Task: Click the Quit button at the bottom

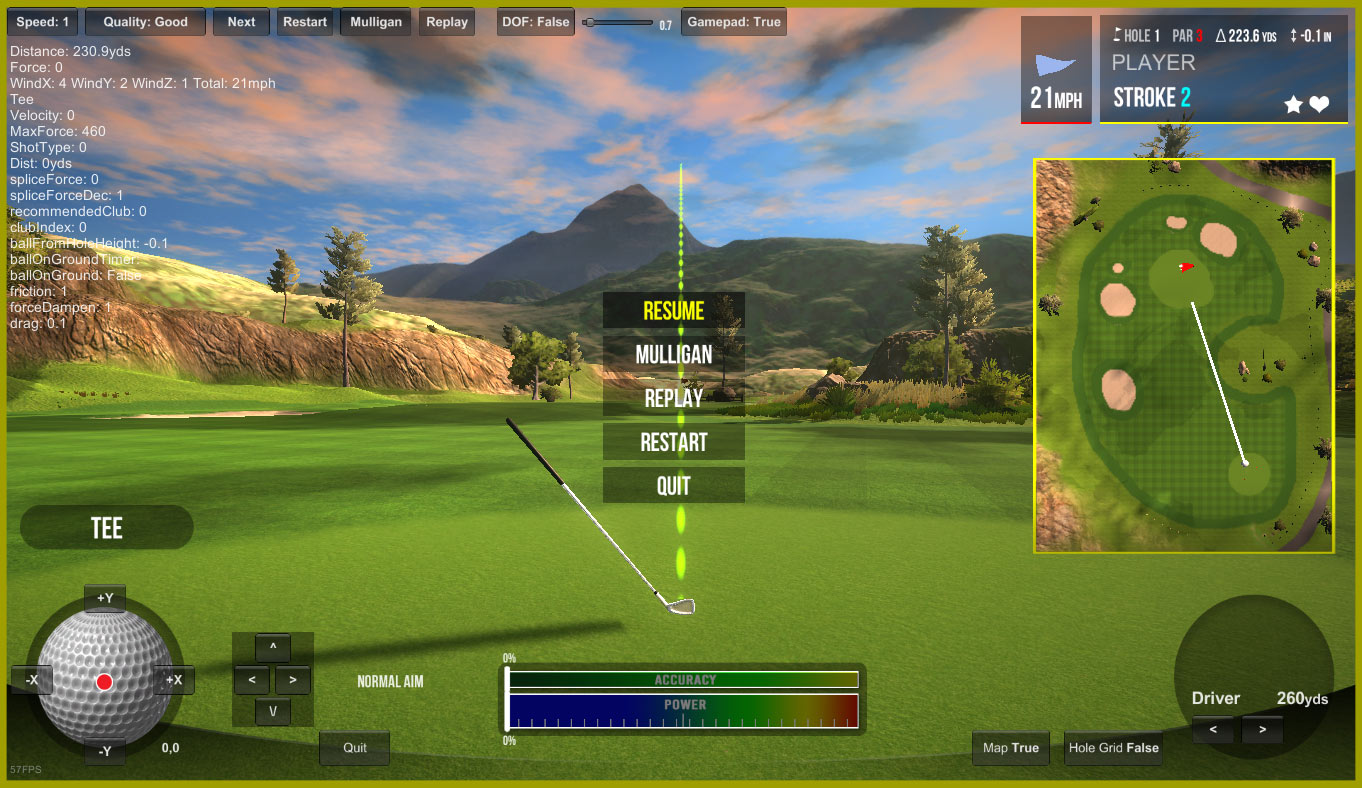Action: (355, 748)
